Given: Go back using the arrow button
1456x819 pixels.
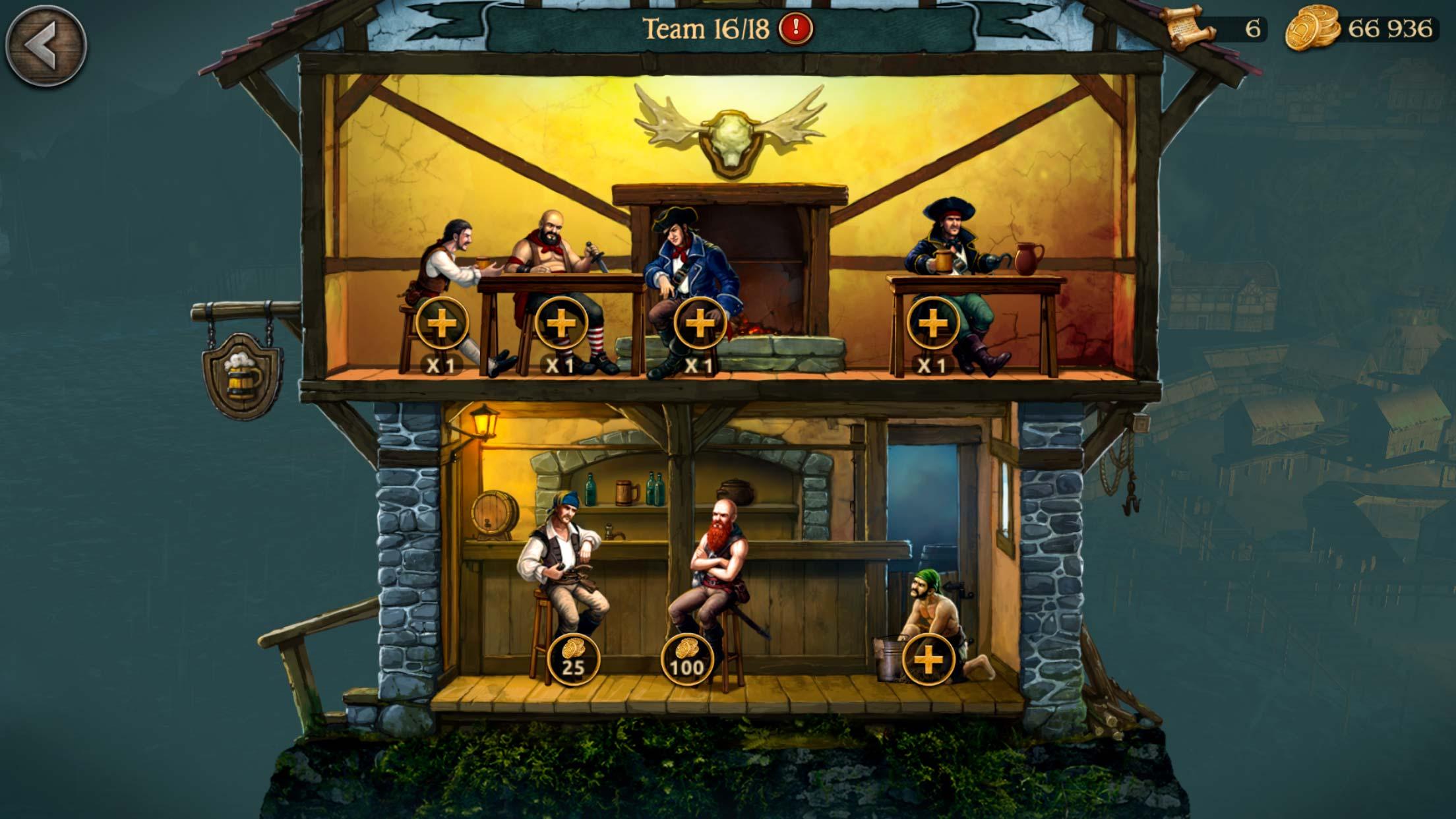Looking at the screenshot, I should click(45, 46).
